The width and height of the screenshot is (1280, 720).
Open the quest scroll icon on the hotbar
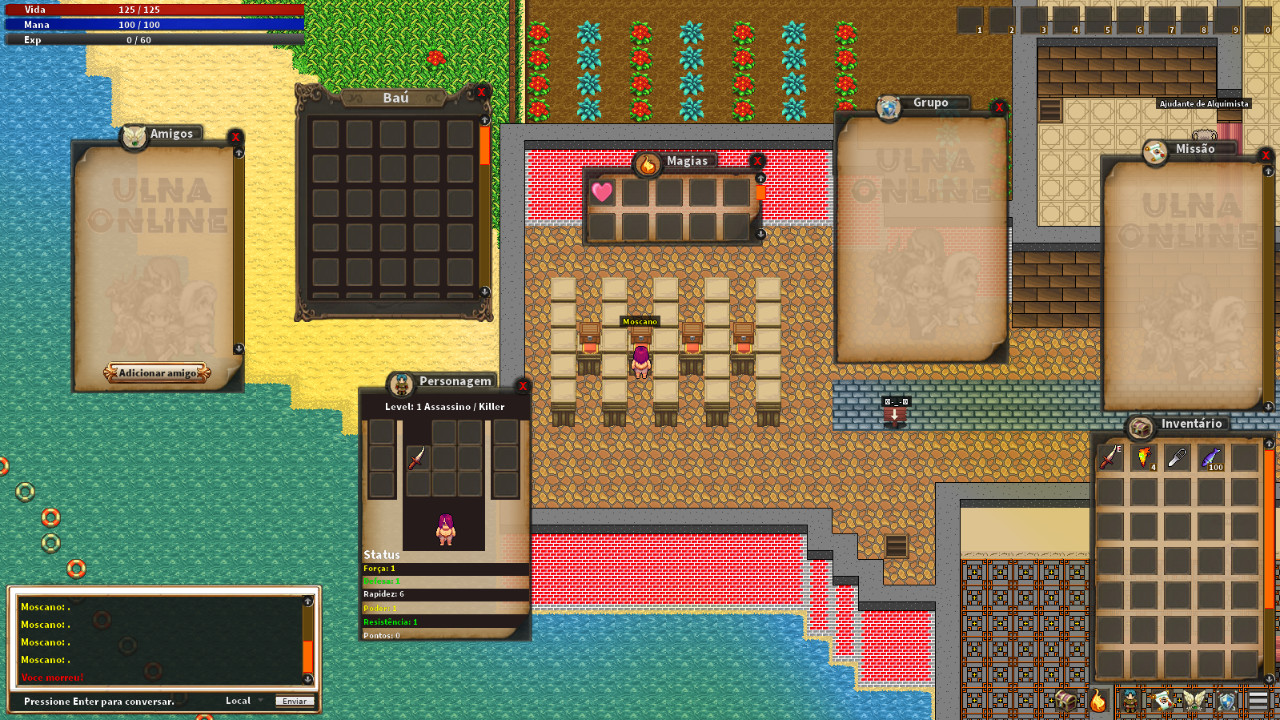[x=1162, y=698]
